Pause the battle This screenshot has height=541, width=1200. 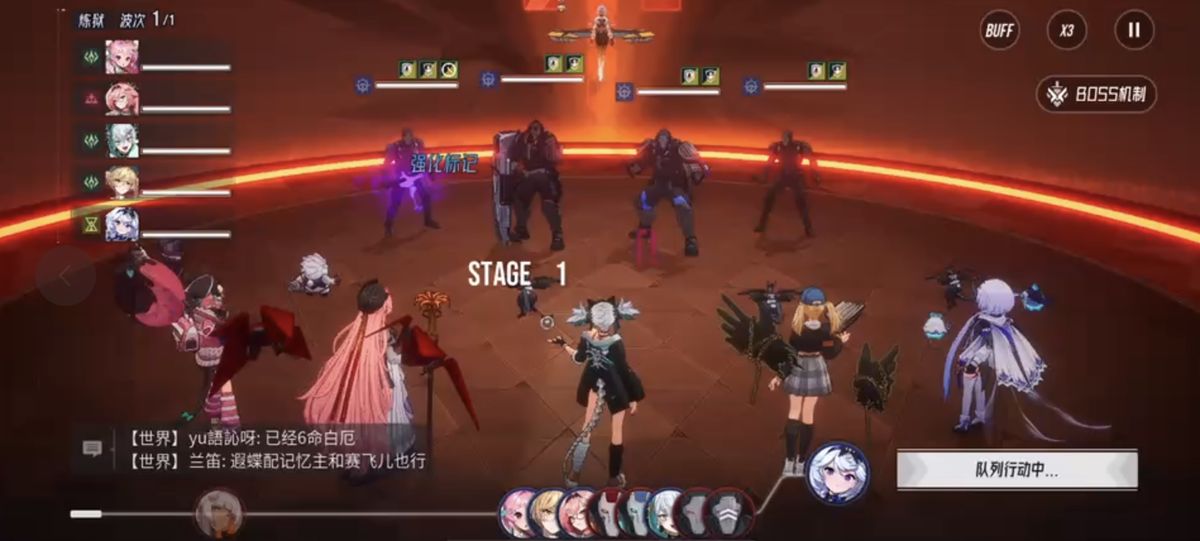pyautogui.click(x=1134, y=30)
